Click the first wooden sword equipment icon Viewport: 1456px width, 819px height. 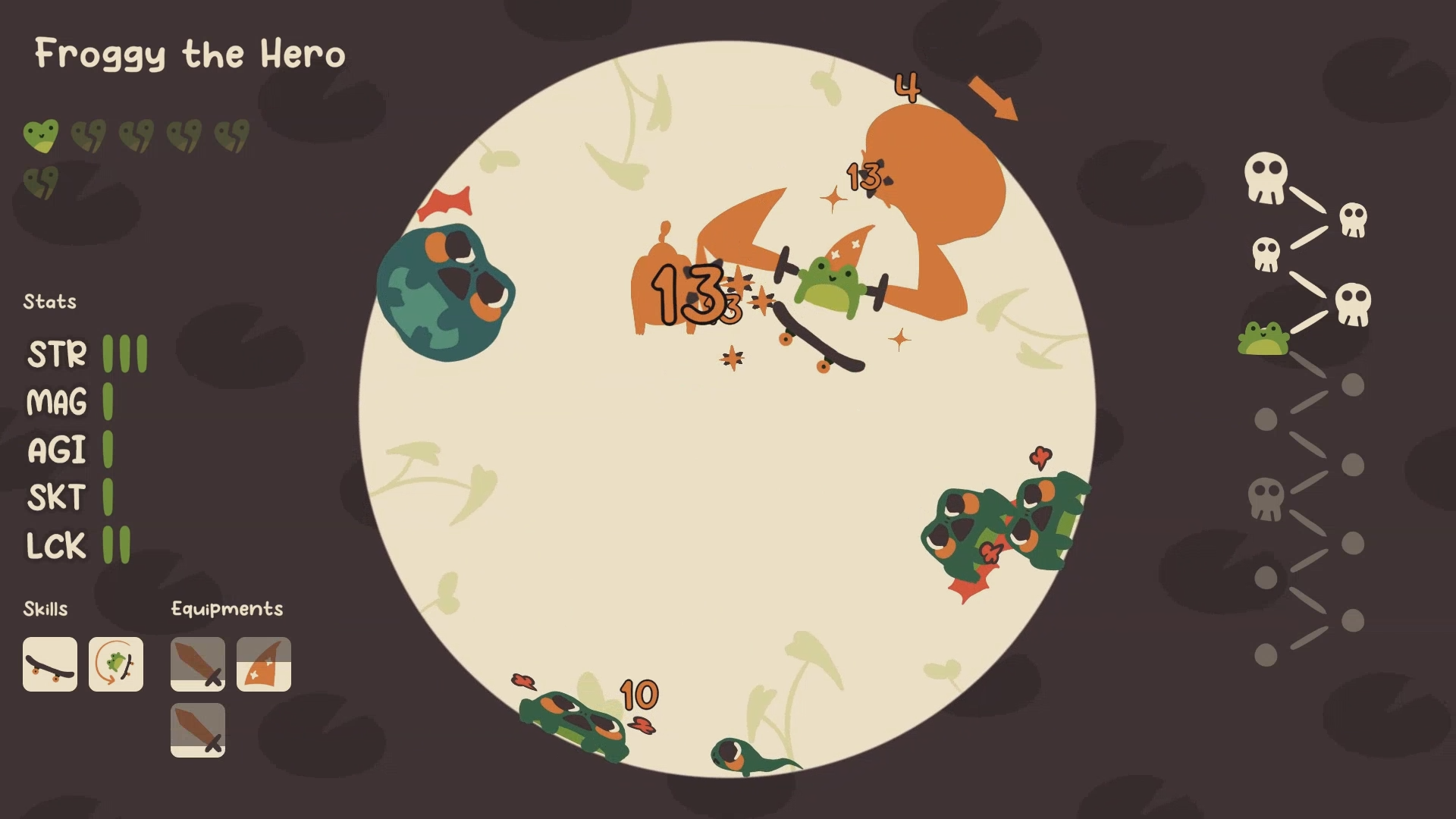(x=197, y=665)
